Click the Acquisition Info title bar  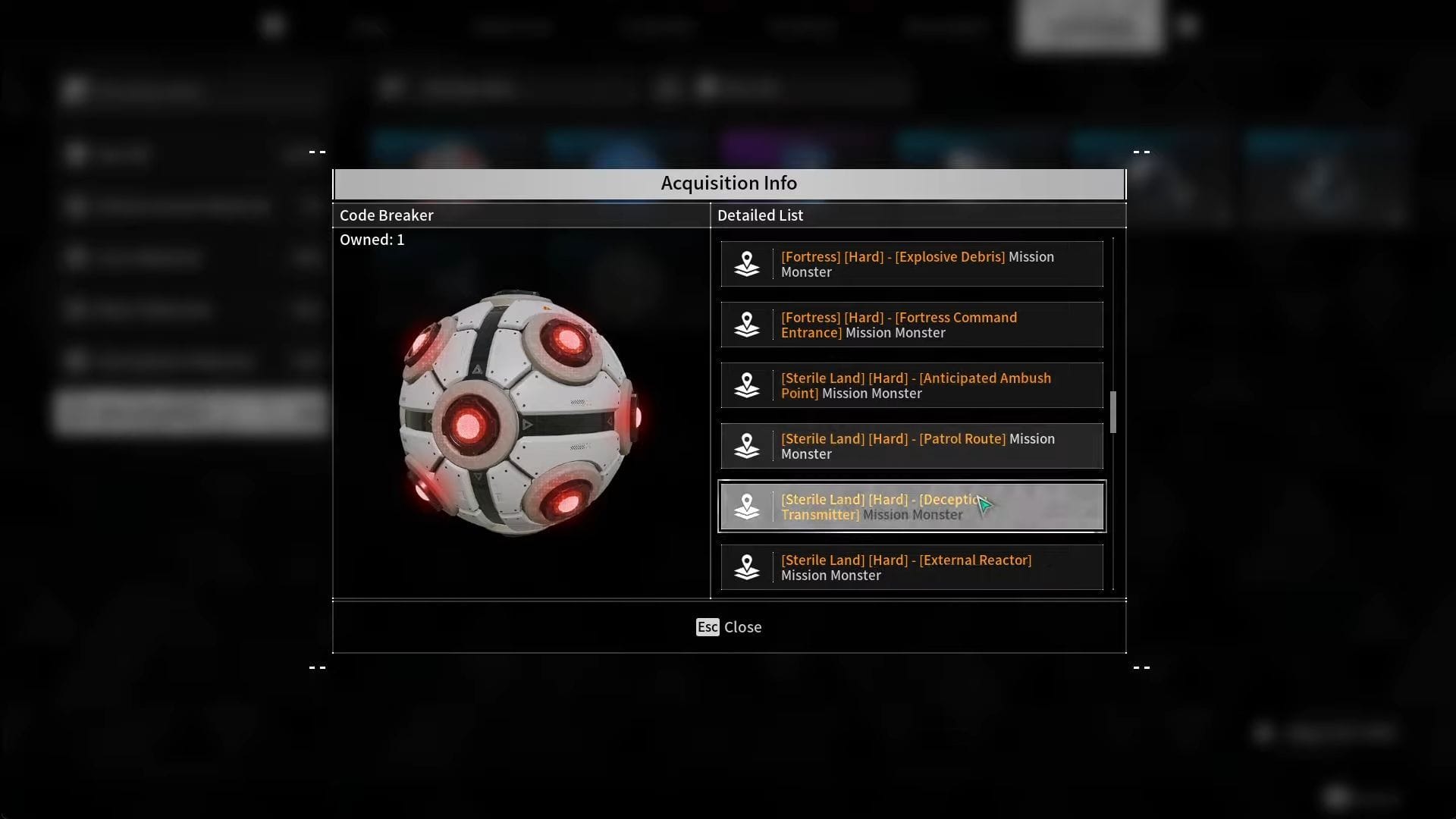coord(728,183)
